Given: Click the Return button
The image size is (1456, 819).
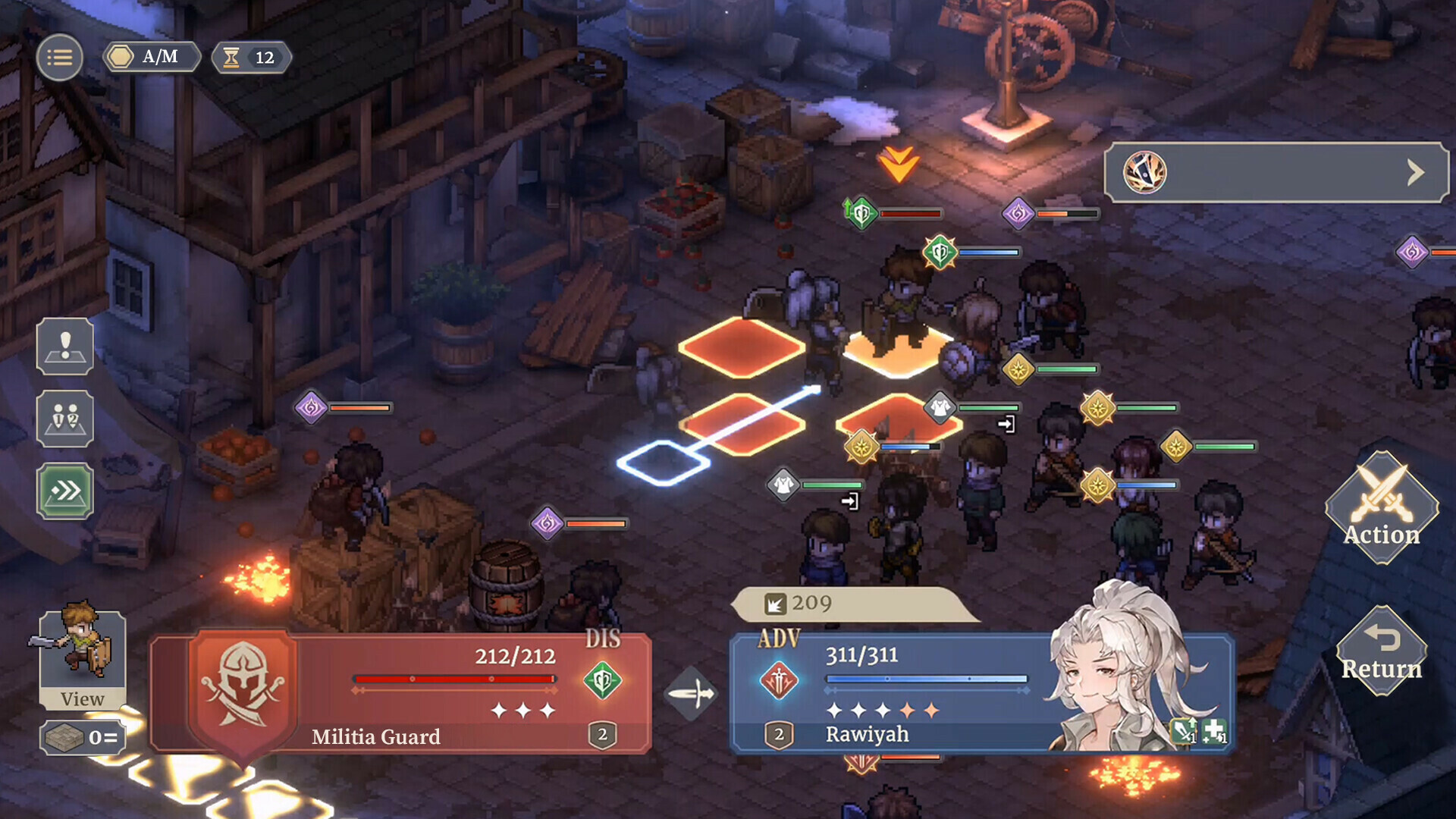Looking at the screenshot, I should (1382, 652).
